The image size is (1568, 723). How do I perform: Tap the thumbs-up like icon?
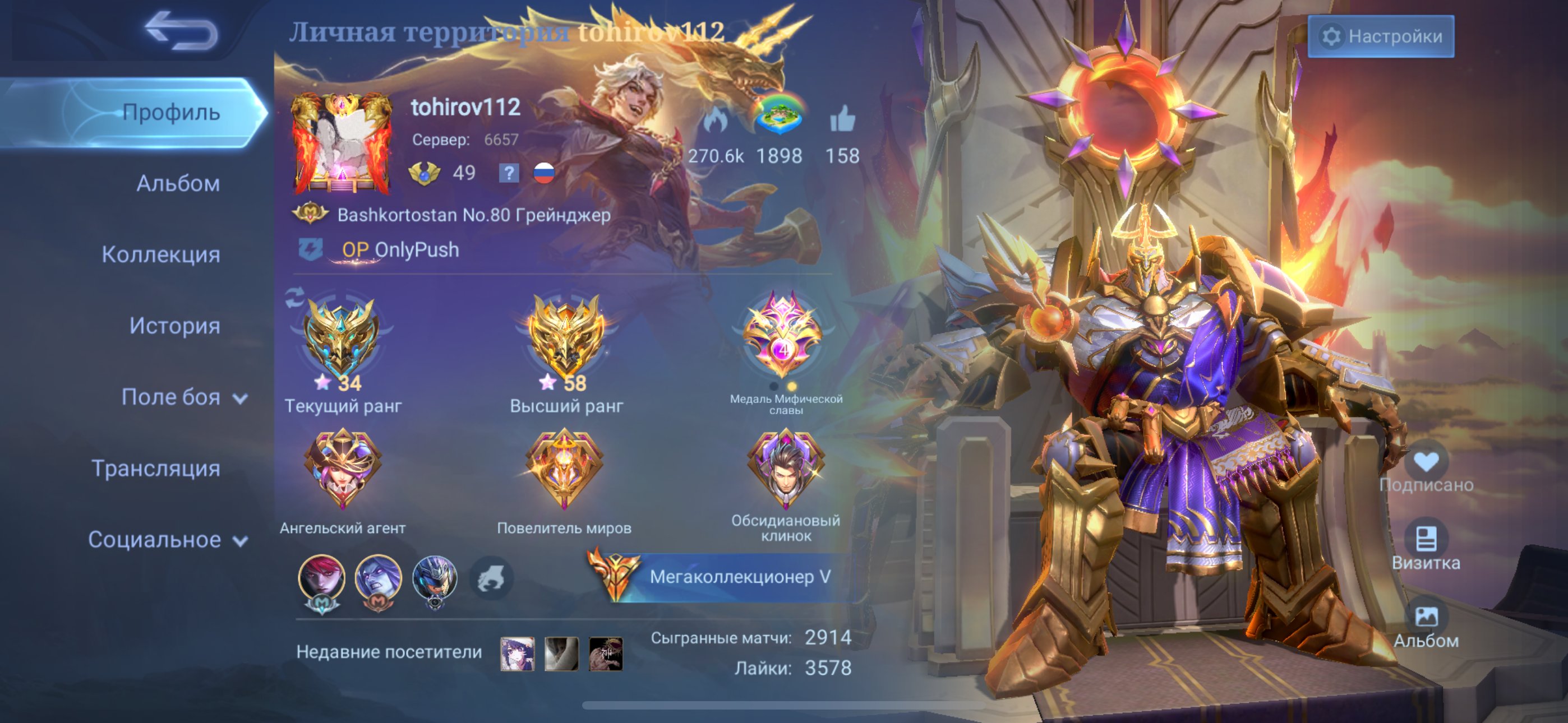coord(842,119)
